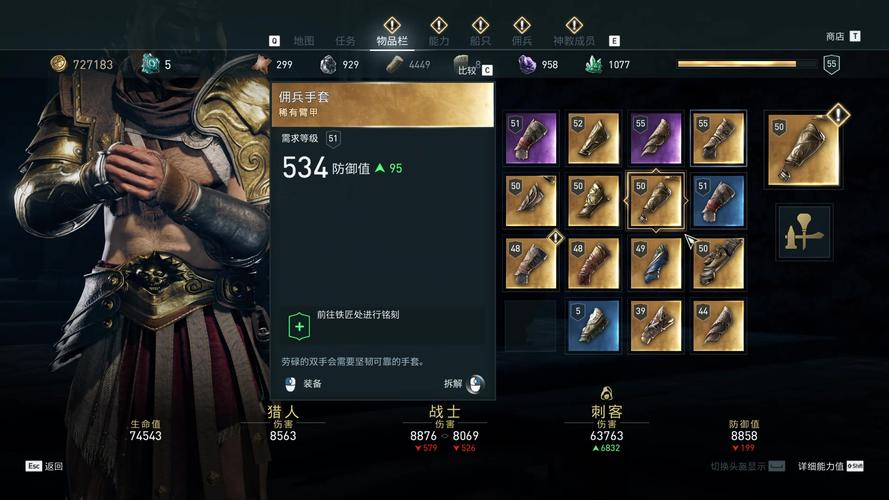Screen dimensions: 889x500
Task: Open the 佣兵 mercenaries tab
Action: tap(522, 41)
